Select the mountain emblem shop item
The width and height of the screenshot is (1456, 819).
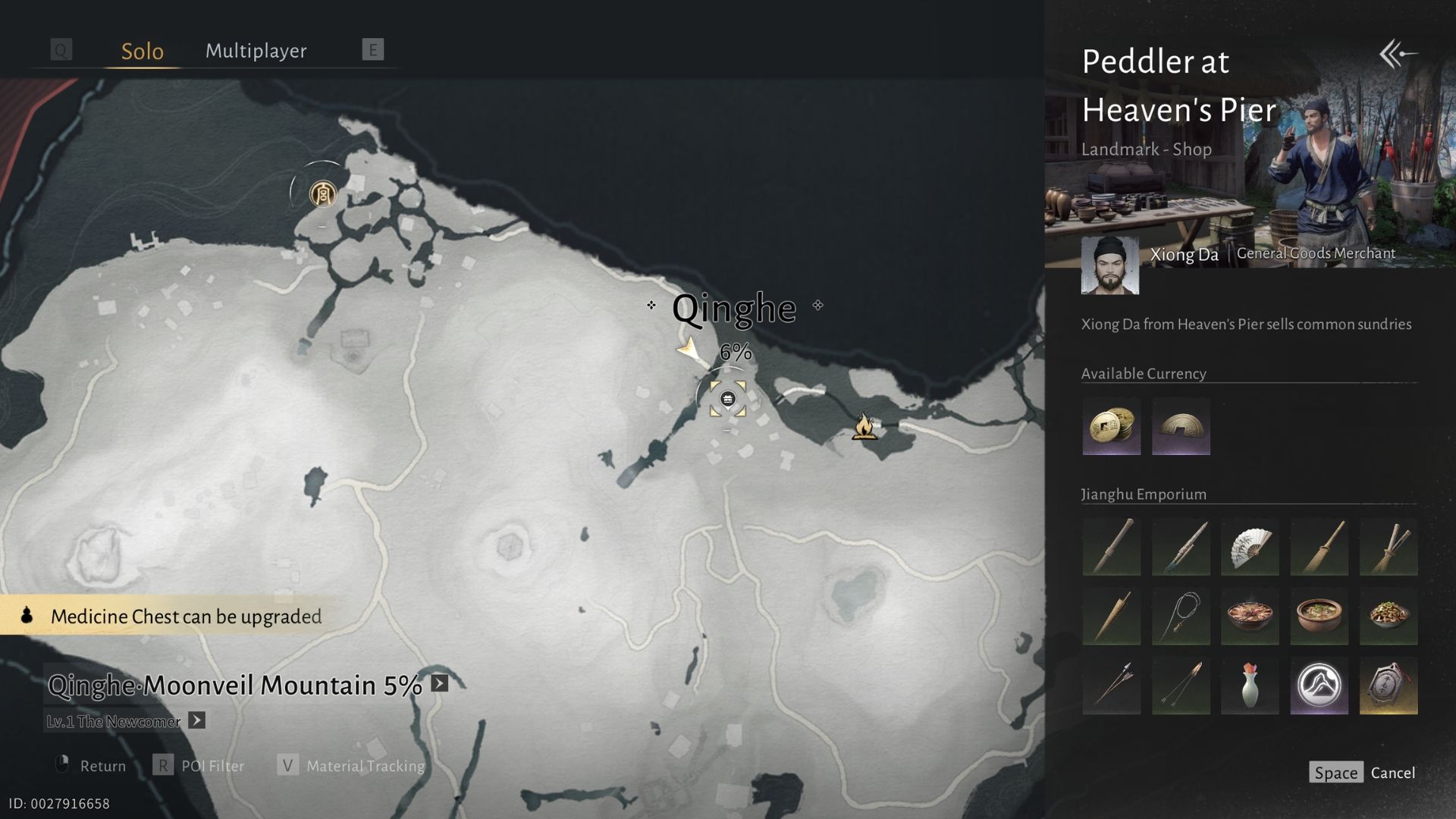coord(1319,686)
